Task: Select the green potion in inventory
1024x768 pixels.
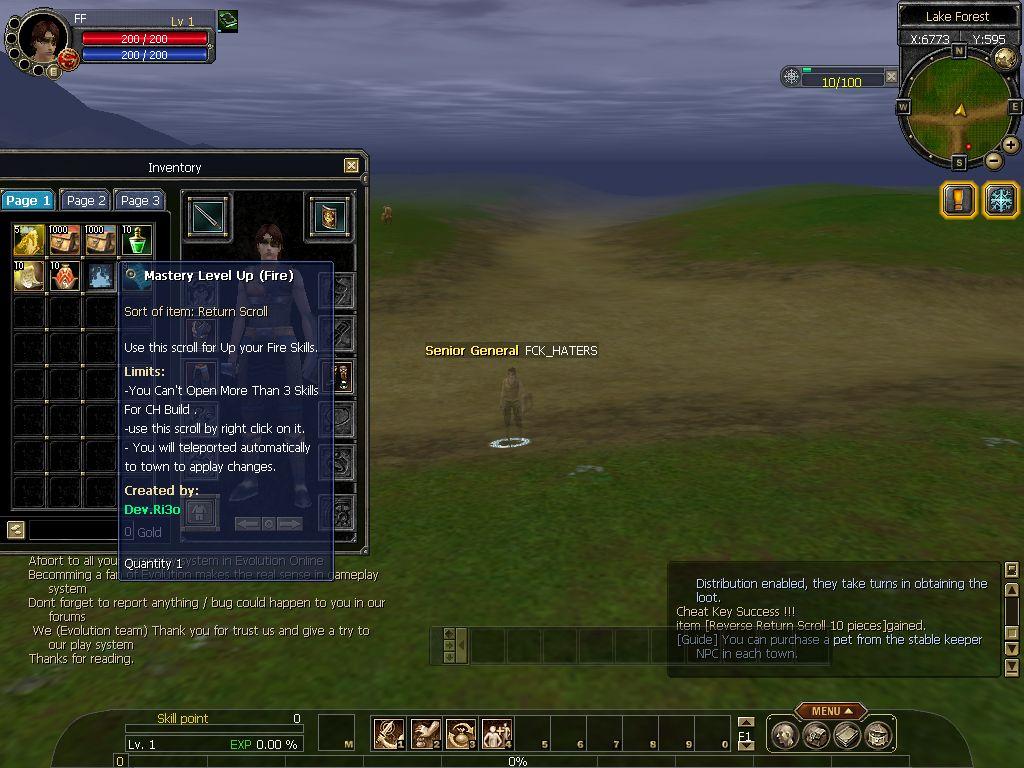Action: click(x=137, y=240)
